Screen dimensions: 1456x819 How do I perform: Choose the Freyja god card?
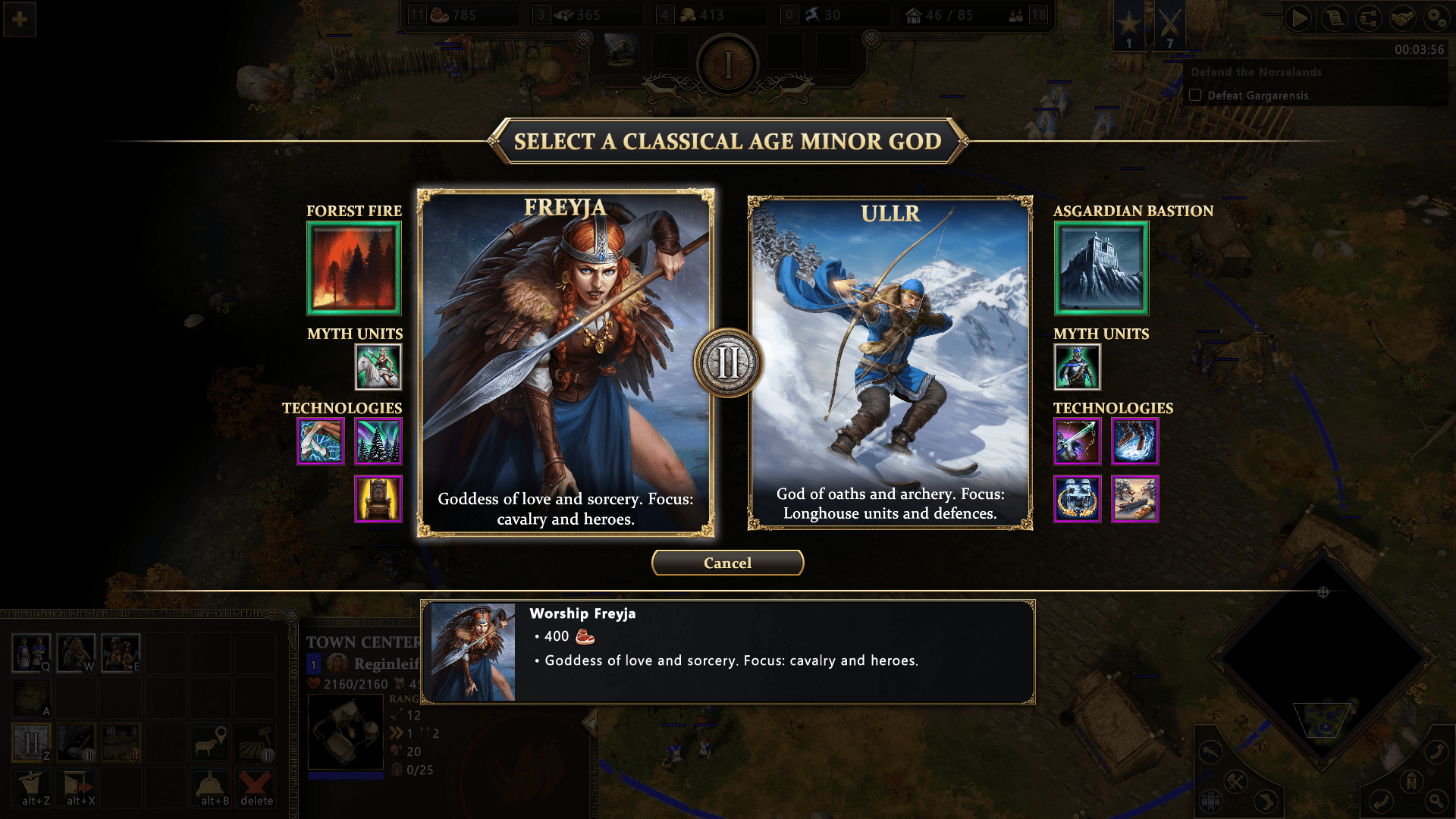565,362
